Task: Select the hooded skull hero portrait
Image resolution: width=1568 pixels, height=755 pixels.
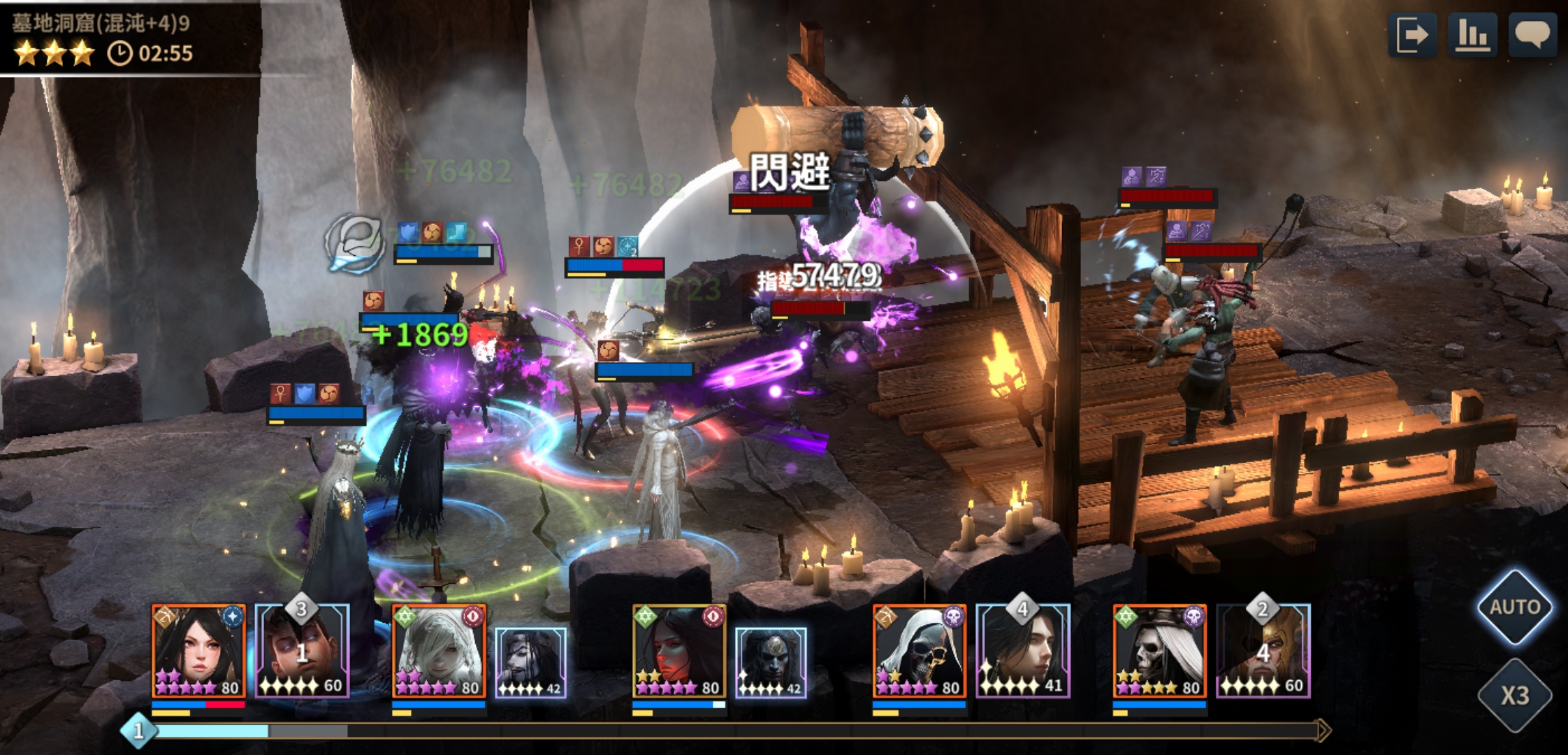Action: click(920, 651)
